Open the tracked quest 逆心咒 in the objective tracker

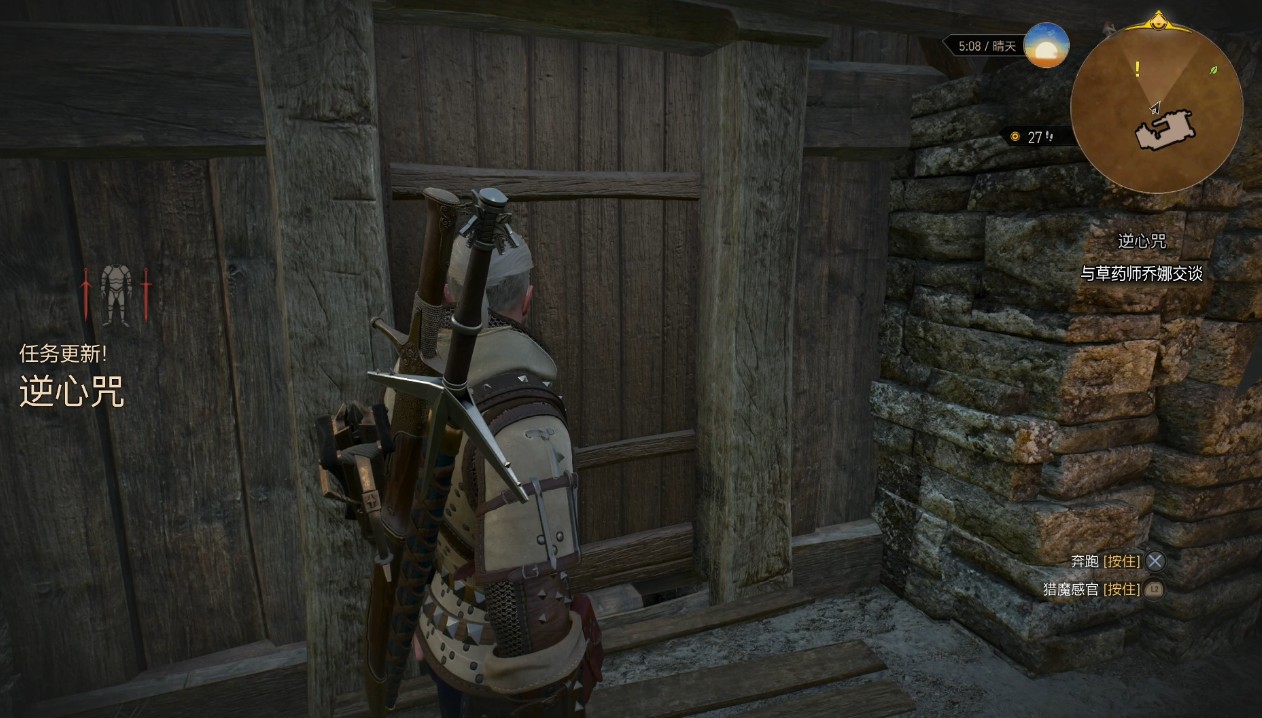click(x=1142, y=241)
